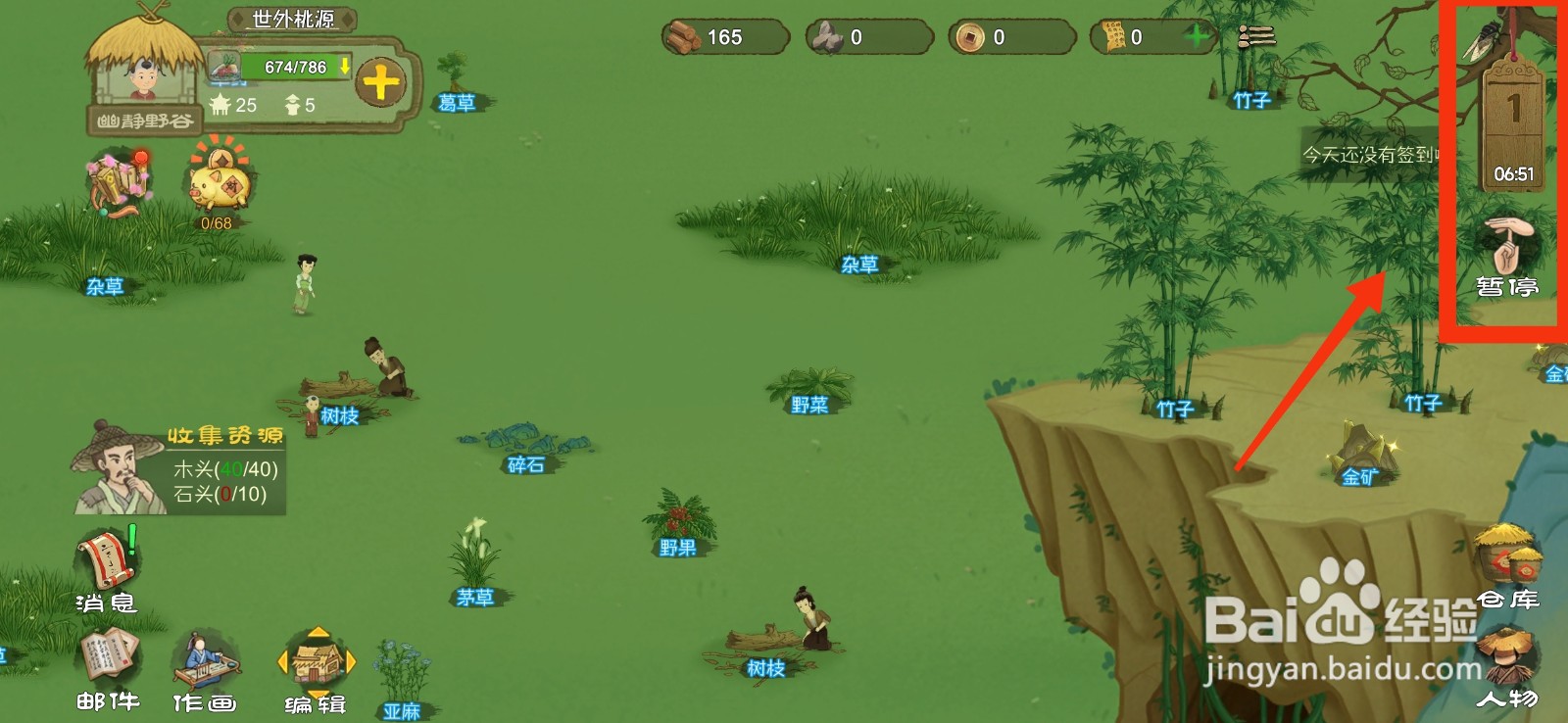Enter 编辑 edit mode
The image size is (1568, 723).
coord(316,671)
